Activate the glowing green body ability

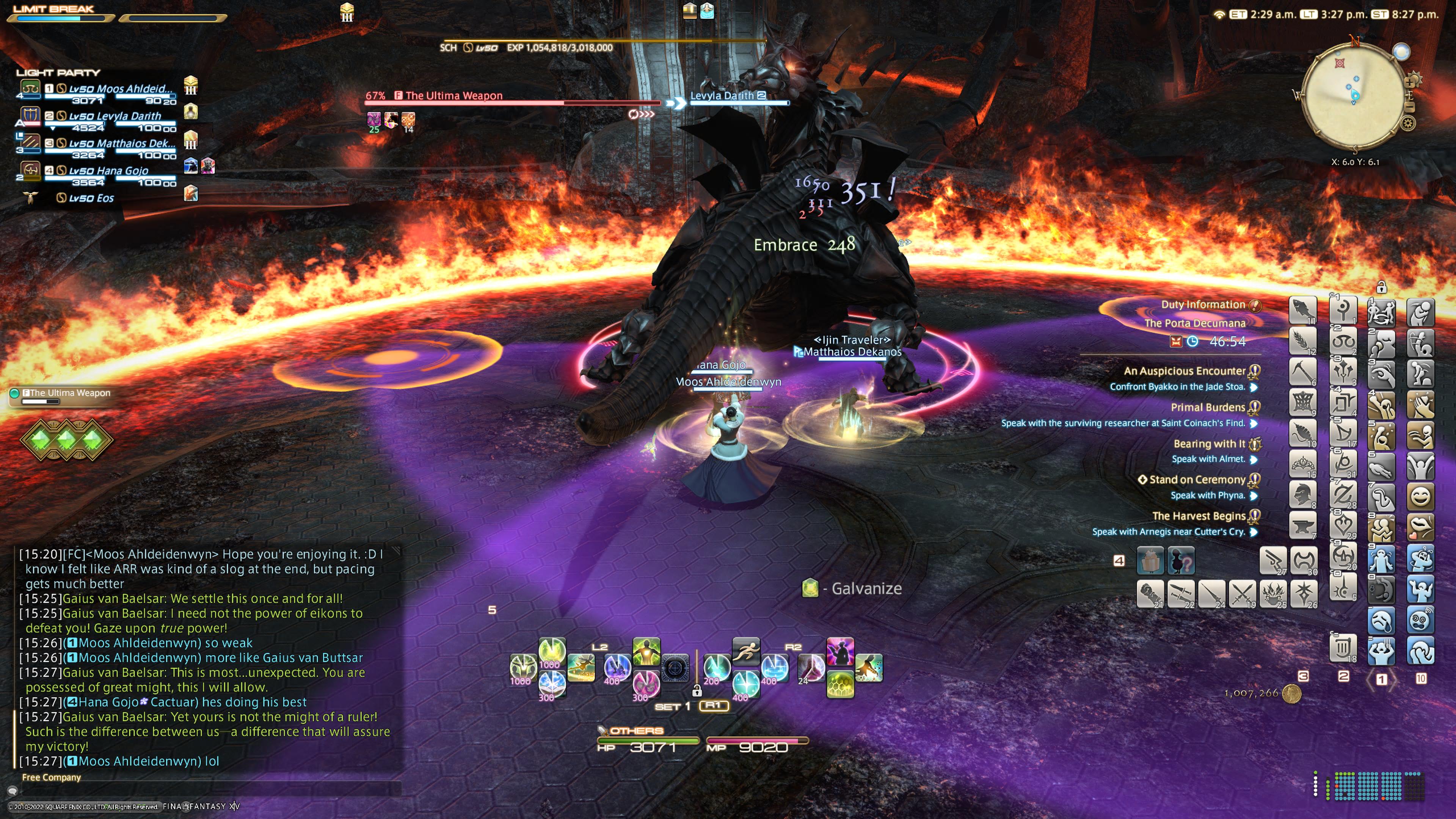pos(646,652)
